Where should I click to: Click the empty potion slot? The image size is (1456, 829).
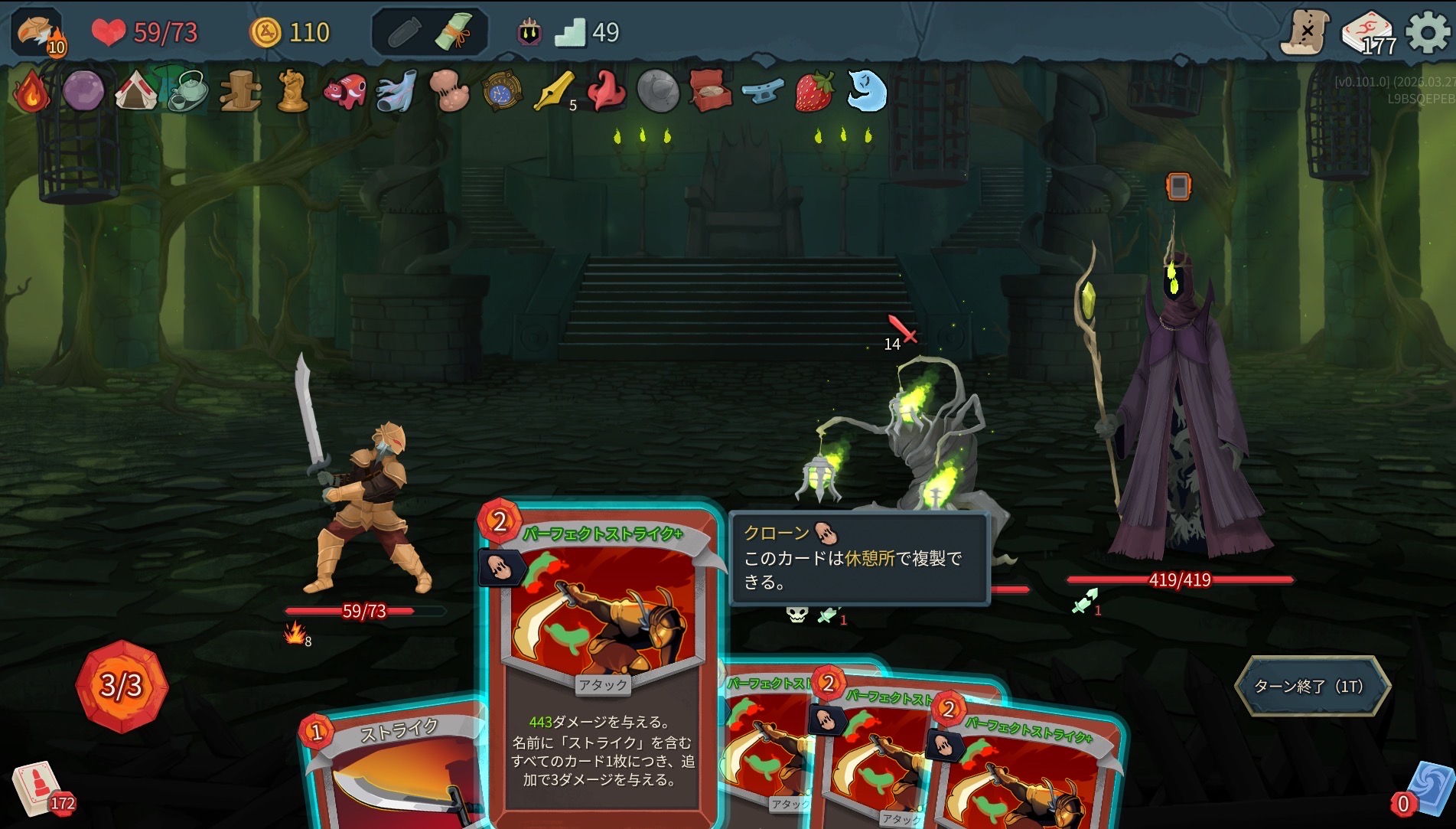[404, 32]
